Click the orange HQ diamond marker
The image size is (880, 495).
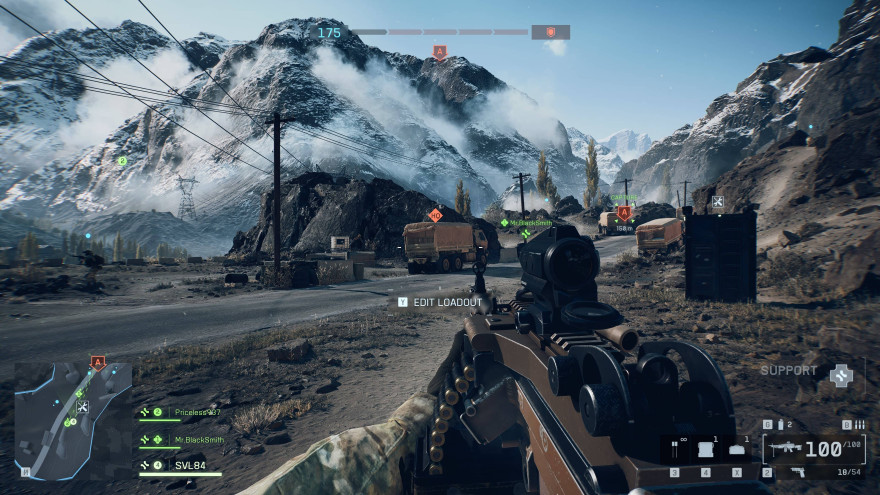pos(435,214)
